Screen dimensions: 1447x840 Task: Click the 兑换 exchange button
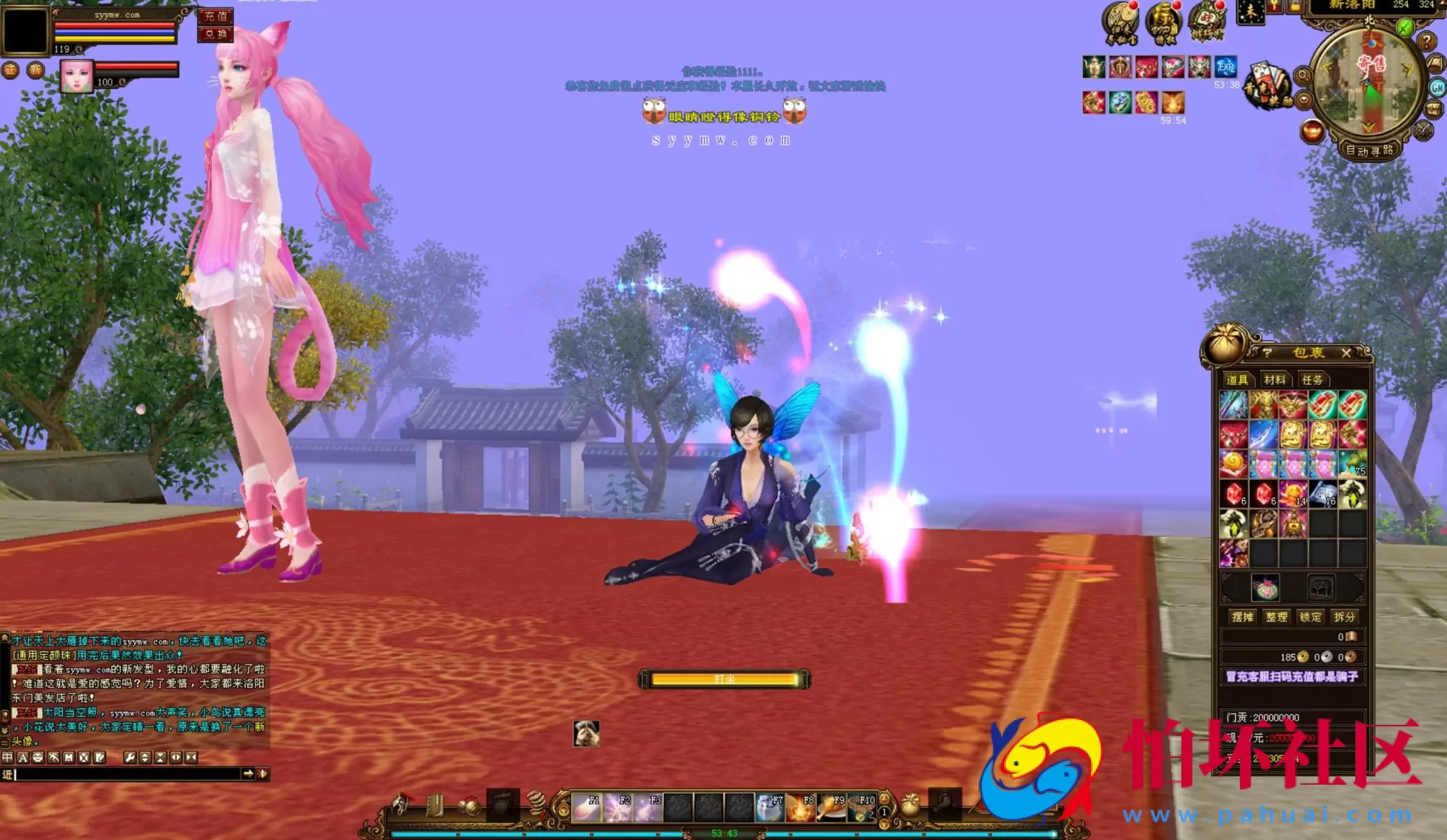pos(215,34)
